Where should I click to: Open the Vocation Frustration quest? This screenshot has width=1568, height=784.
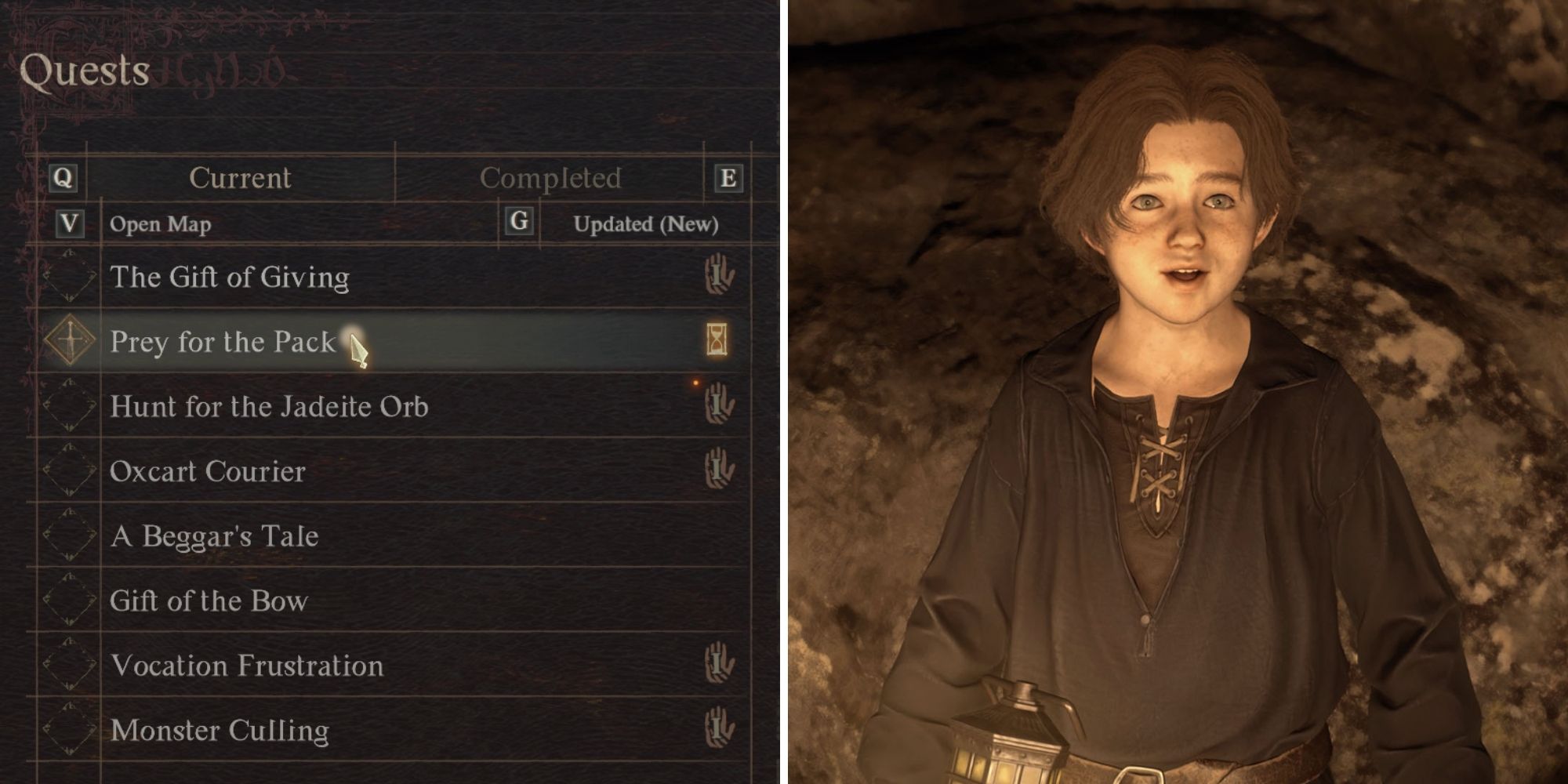(x=247, y=666)
